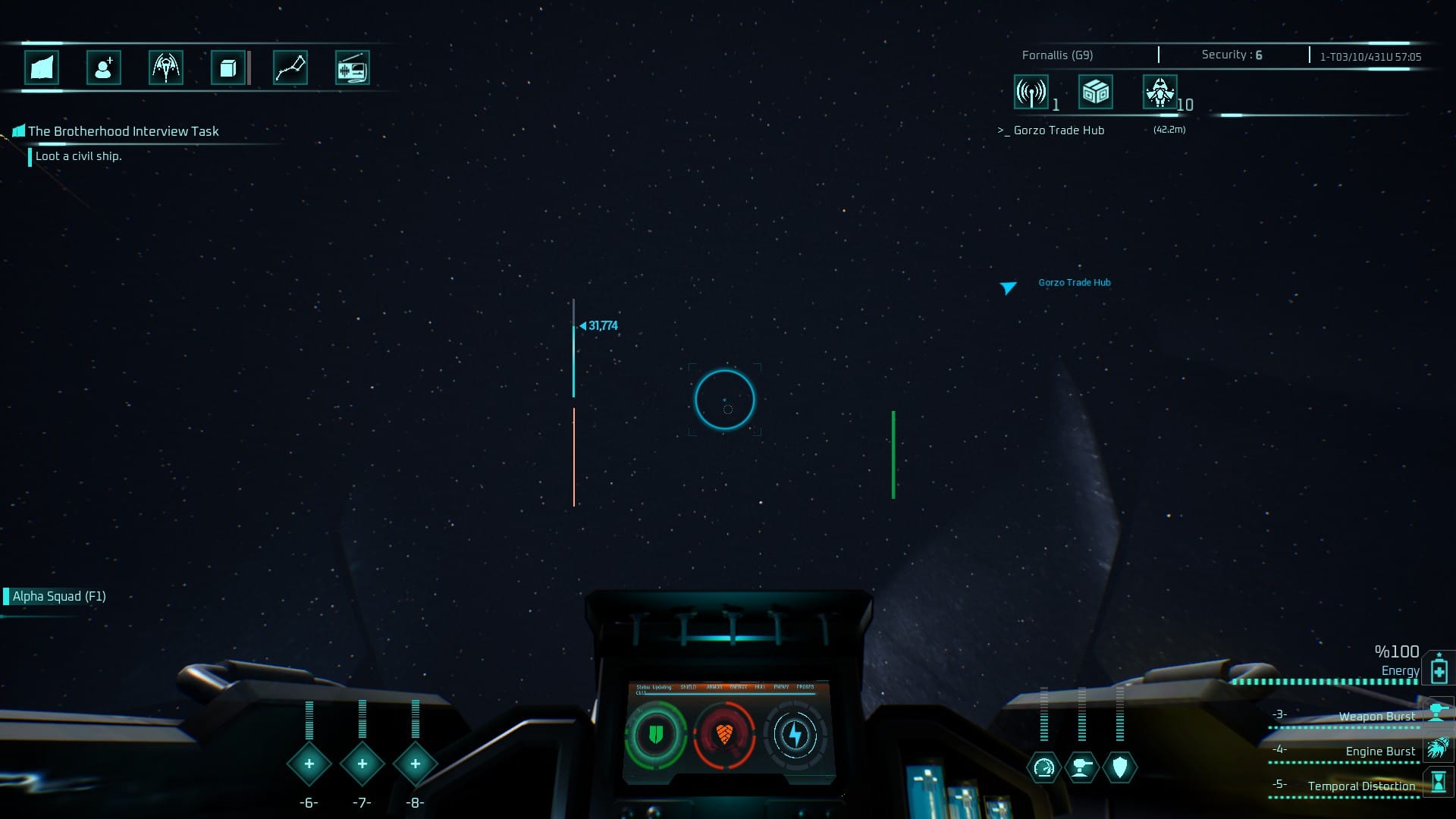The width and height of the screenshot is (1456, 819).
Task: Click the plus diamond above the -6- slot
Action: (x=309, y=764)
